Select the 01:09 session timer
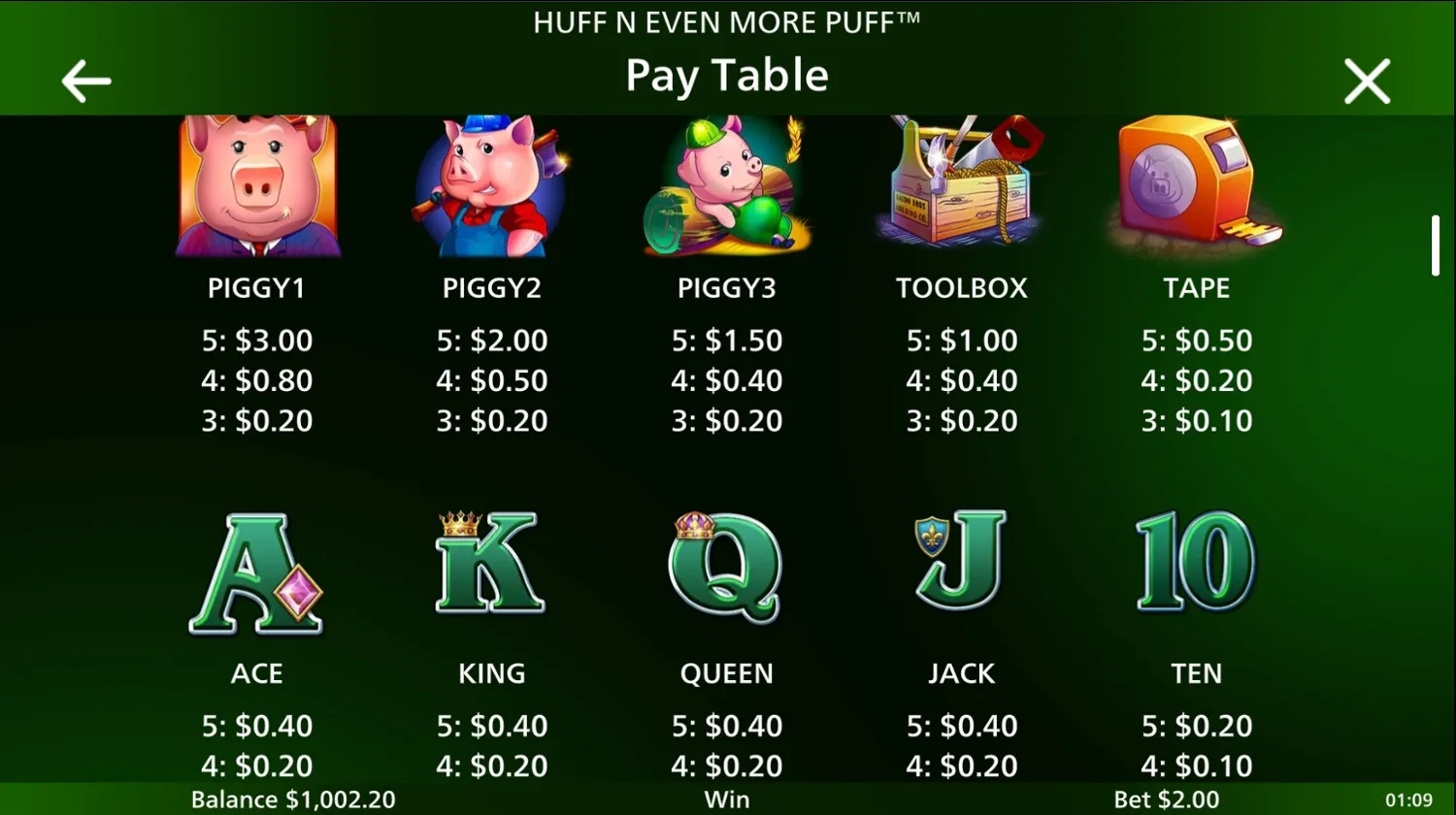The width and height of the screenshot is (1456, 815). 1409,799
